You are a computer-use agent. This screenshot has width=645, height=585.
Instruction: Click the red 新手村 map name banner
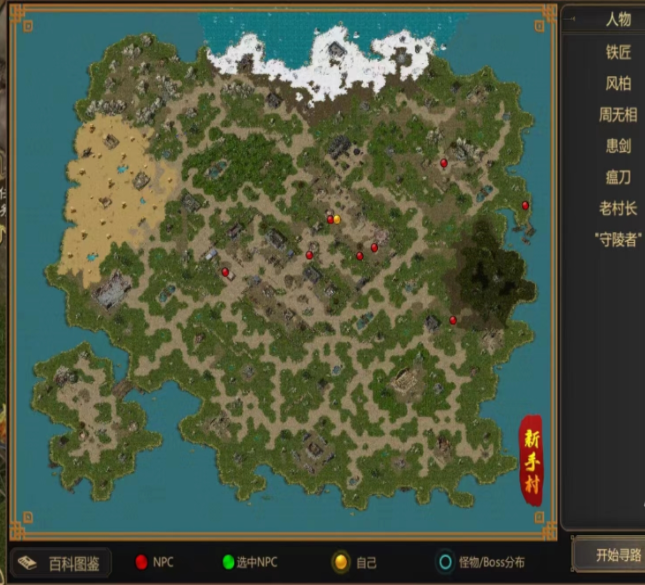(x=530, y=461)
